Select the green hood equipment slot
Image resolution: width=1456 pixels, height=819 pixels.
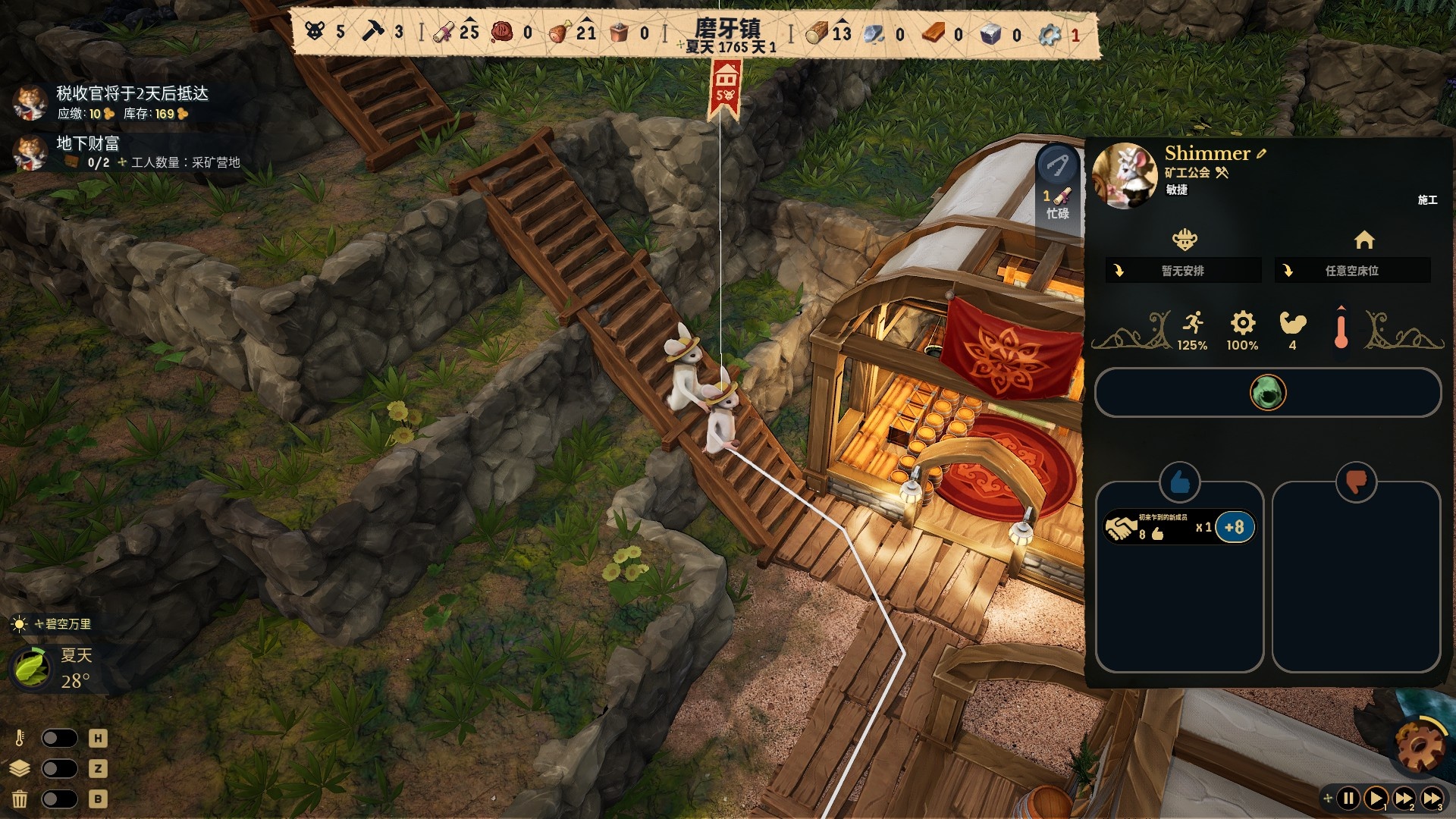(x=1267, y=393)
